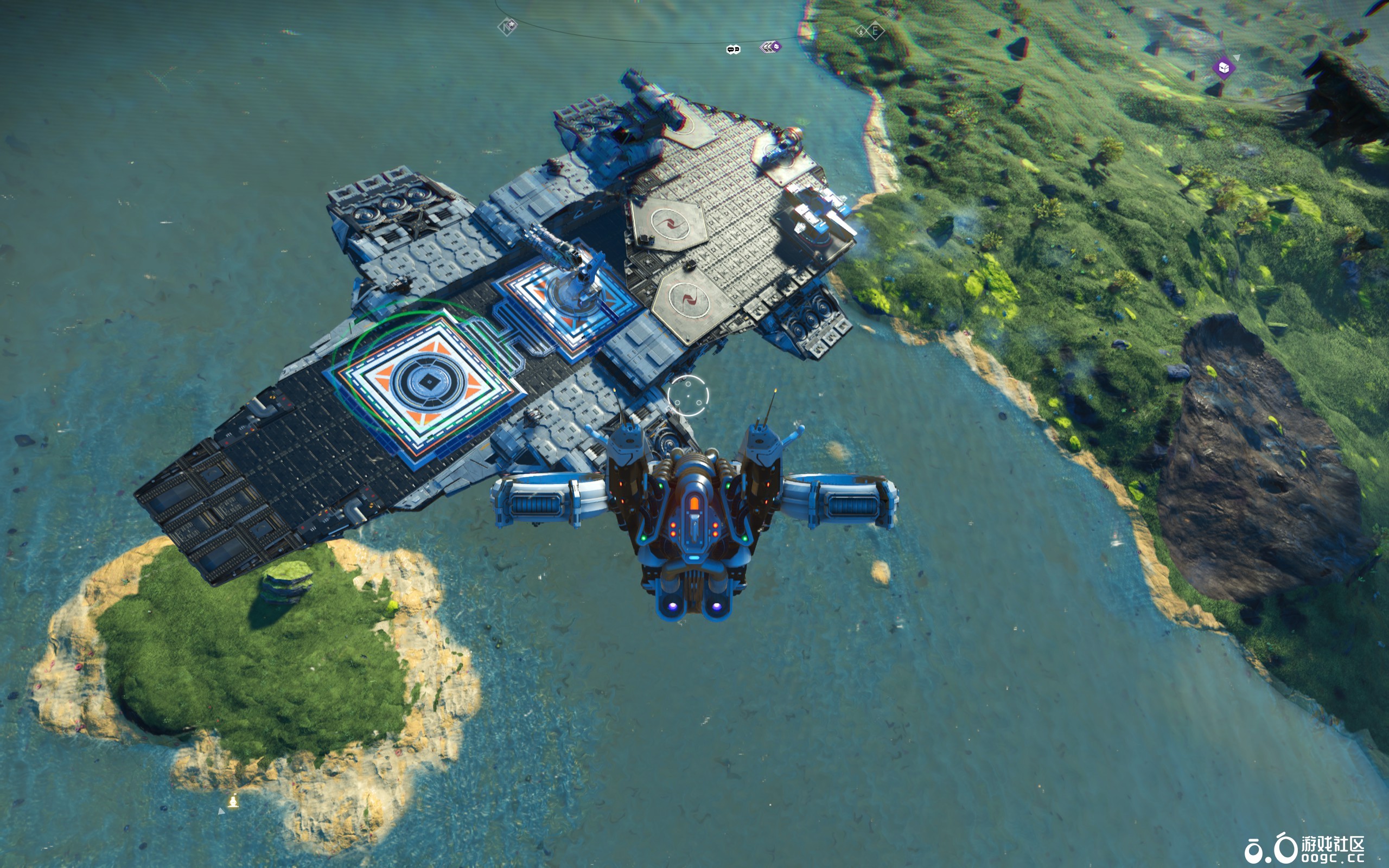Select the speech bubble markers on compass

[733, 49]
